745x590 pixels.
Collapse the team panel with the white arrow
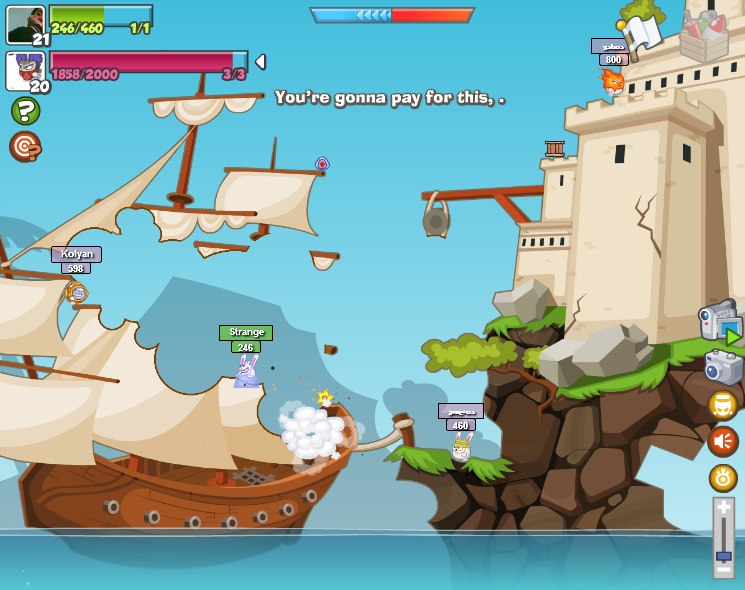click(260, 62)
